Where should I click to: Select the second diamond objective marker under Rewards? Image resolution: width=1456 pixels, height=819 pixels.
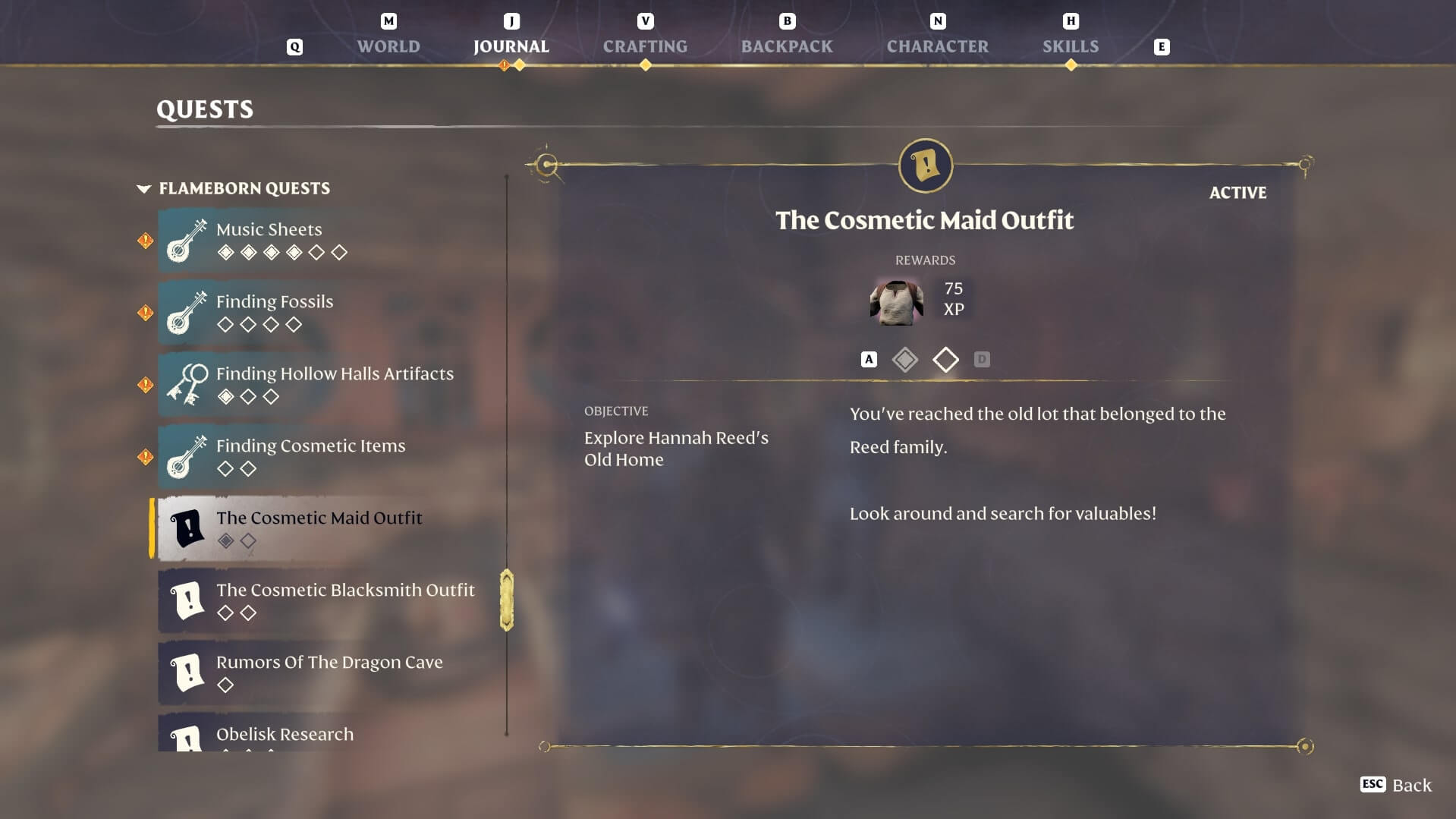point(946,360)
